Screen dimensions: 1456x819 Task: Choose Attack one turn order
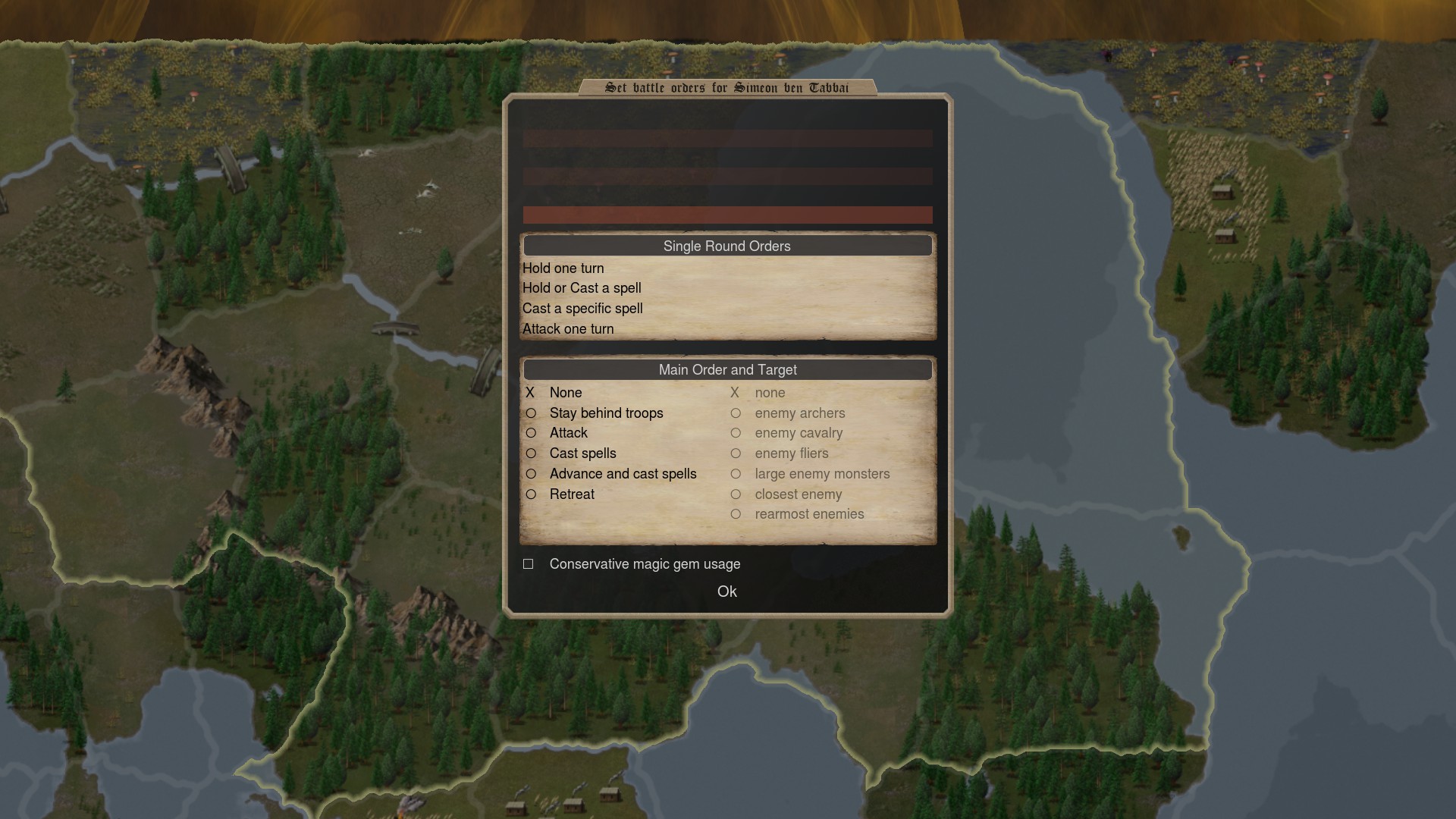tap(568, 329)
